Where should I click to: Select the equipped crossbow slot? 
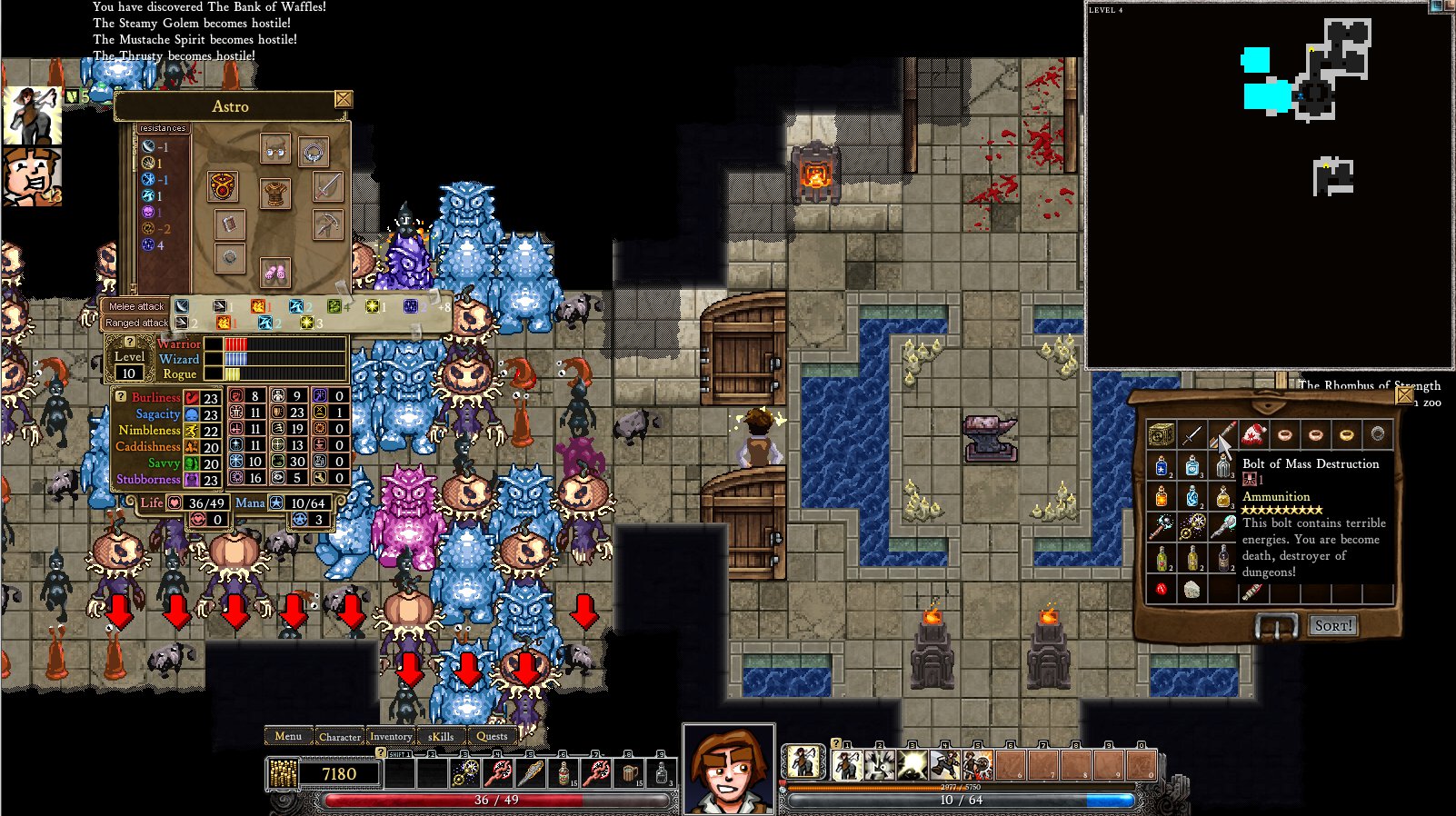click(327, 224)
